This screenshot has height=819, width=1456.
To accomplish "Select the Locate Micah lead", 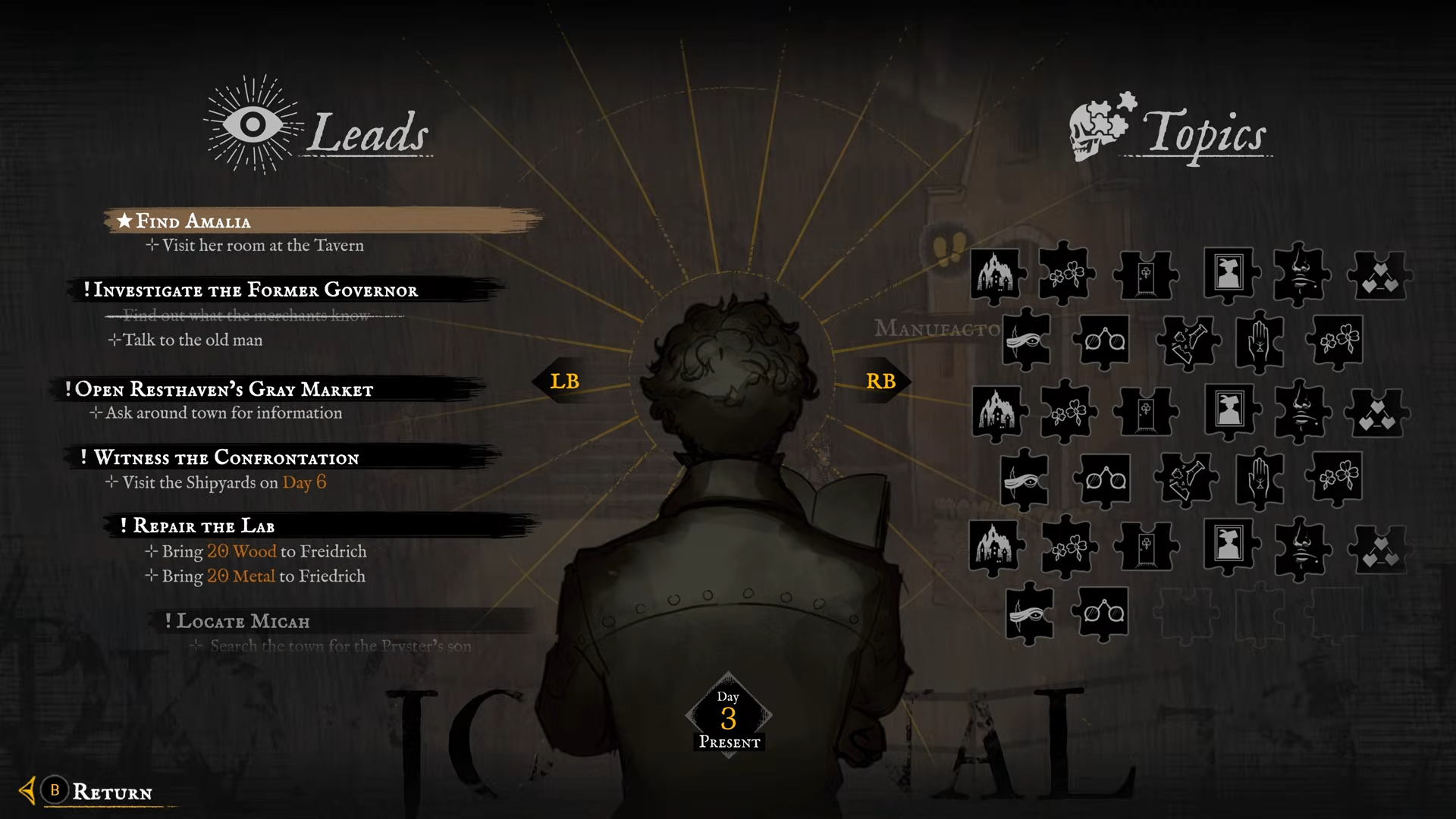I will (x=243, y=621).
